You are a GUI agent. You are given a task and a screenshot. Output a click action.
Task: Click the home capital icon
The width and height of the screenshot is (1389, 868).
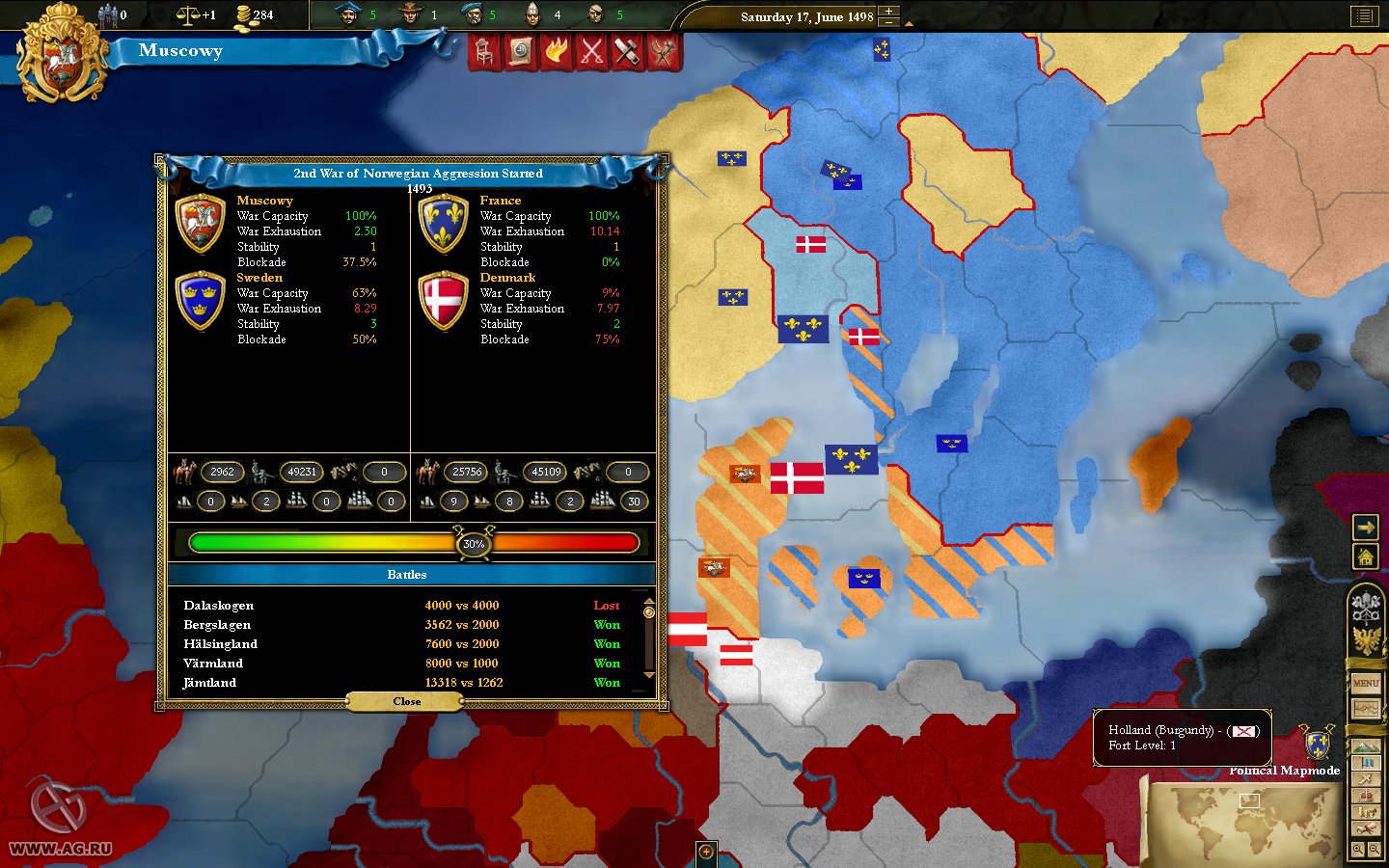point(1366,557)
